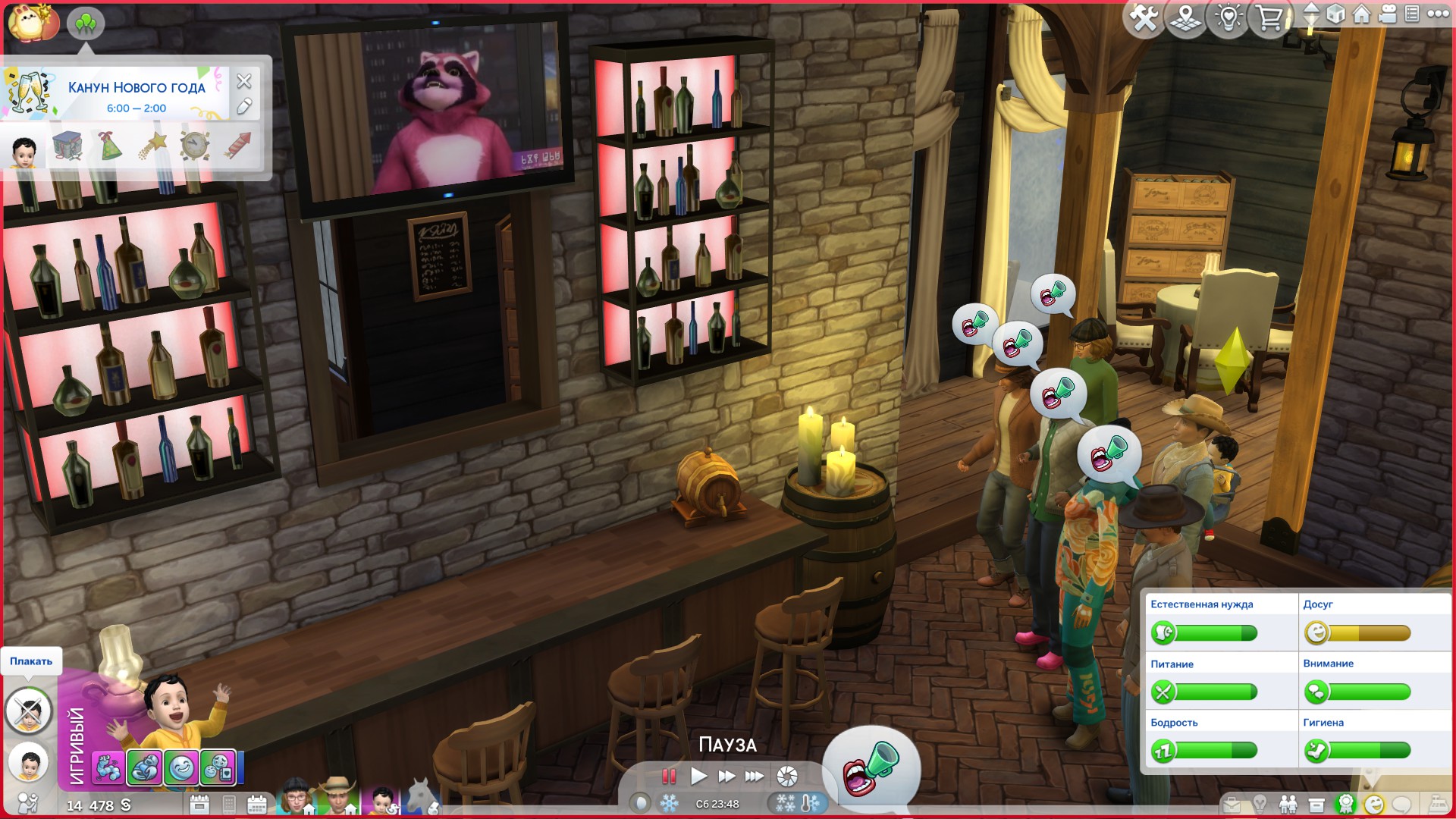Select the horse portrait in household bar
Image resolution: width=1456 pixels, height=819 pixels.
point(422,798)
